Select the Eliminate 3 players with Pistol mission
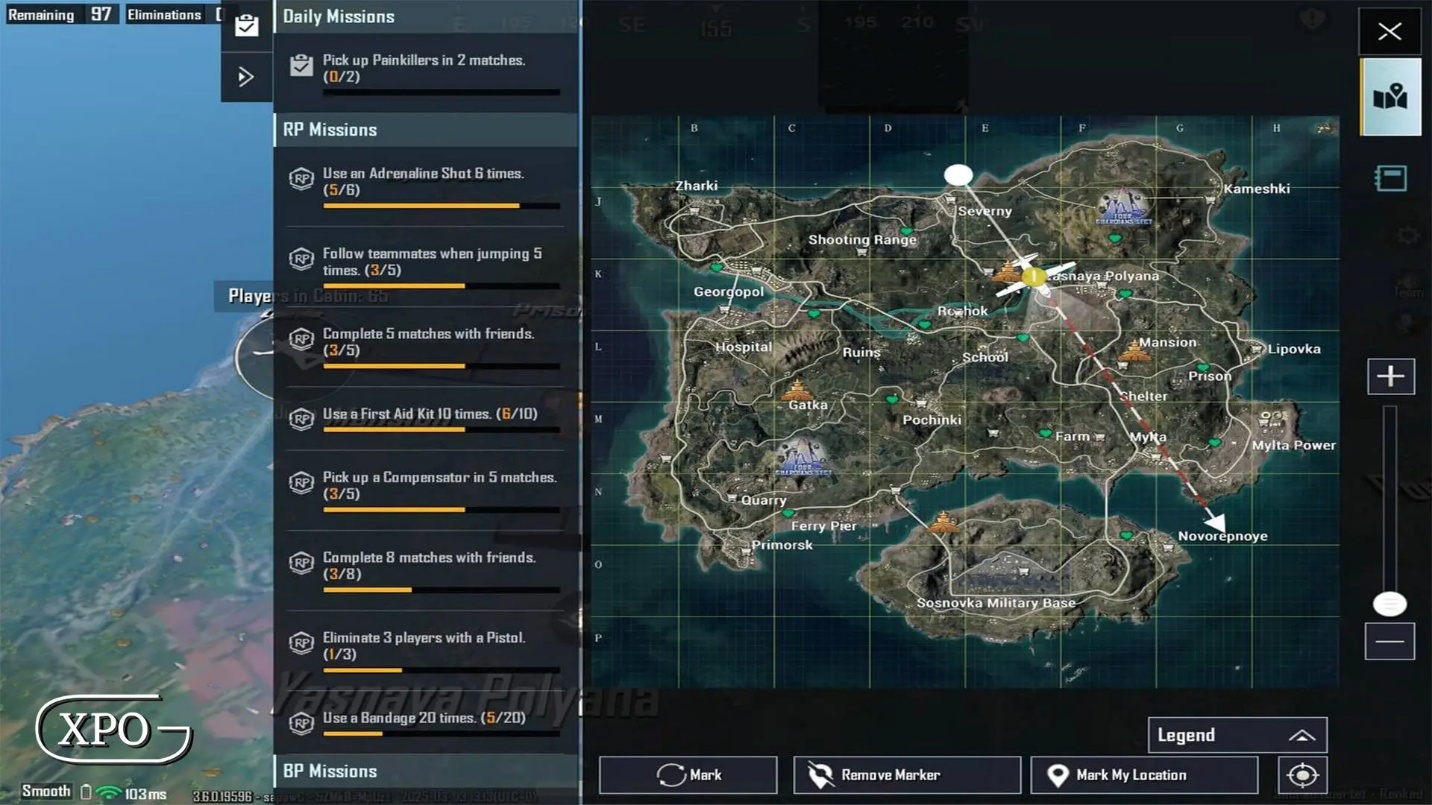The height and width of the screenshot is (805, 1432). tap(425, 647)
